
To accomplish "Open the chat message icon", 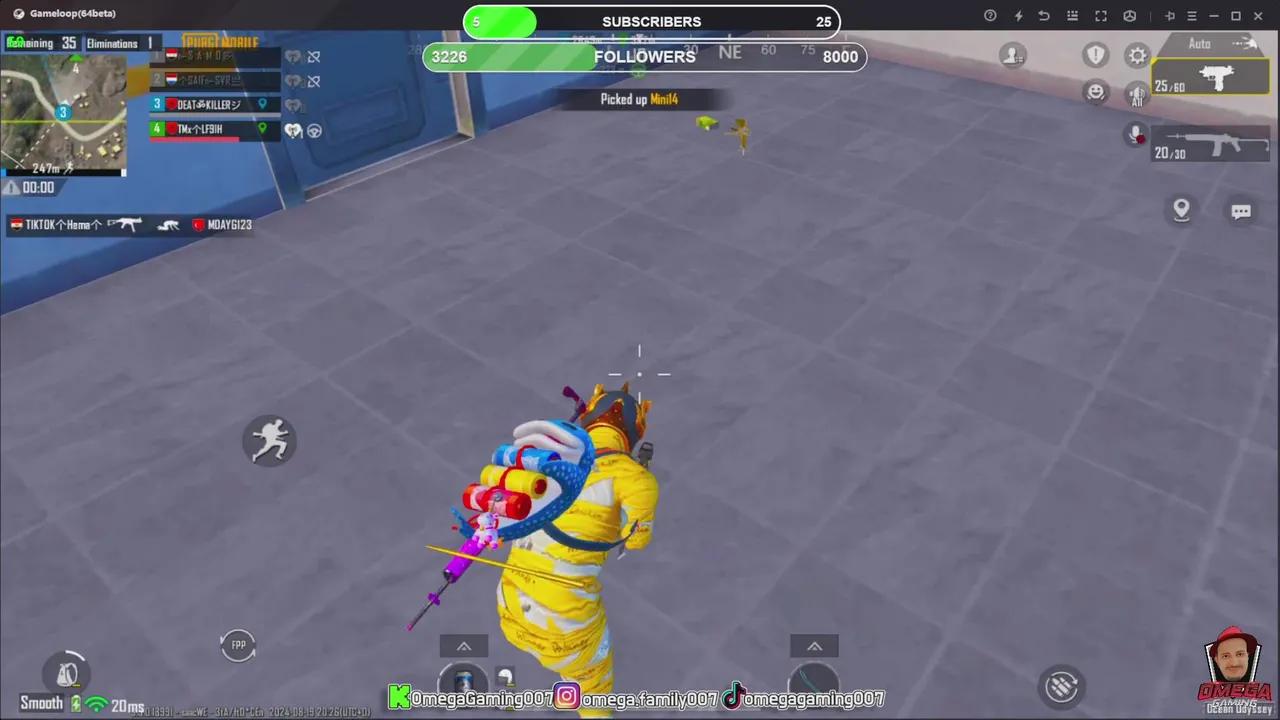I will (x=1241, y=211).
